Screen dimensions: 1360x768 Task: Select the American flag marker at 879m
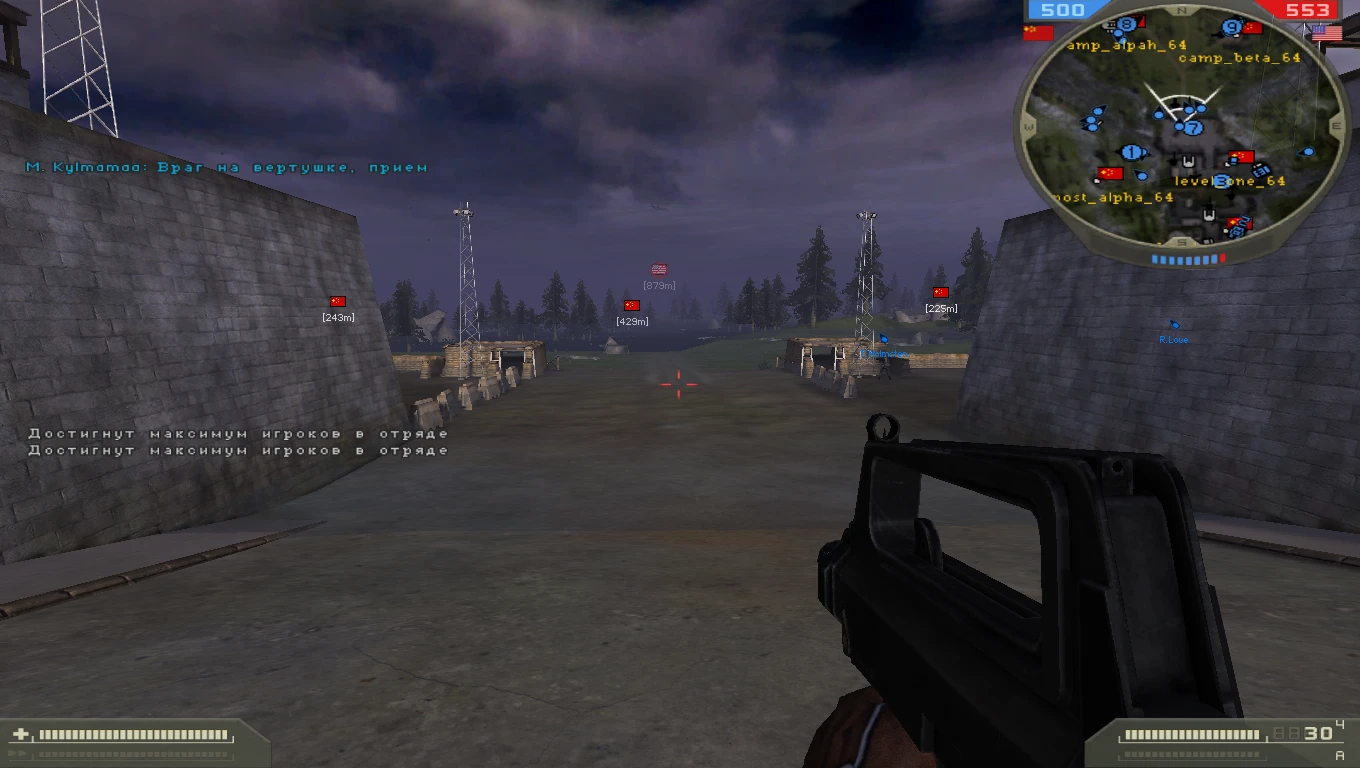pos(657,269)
